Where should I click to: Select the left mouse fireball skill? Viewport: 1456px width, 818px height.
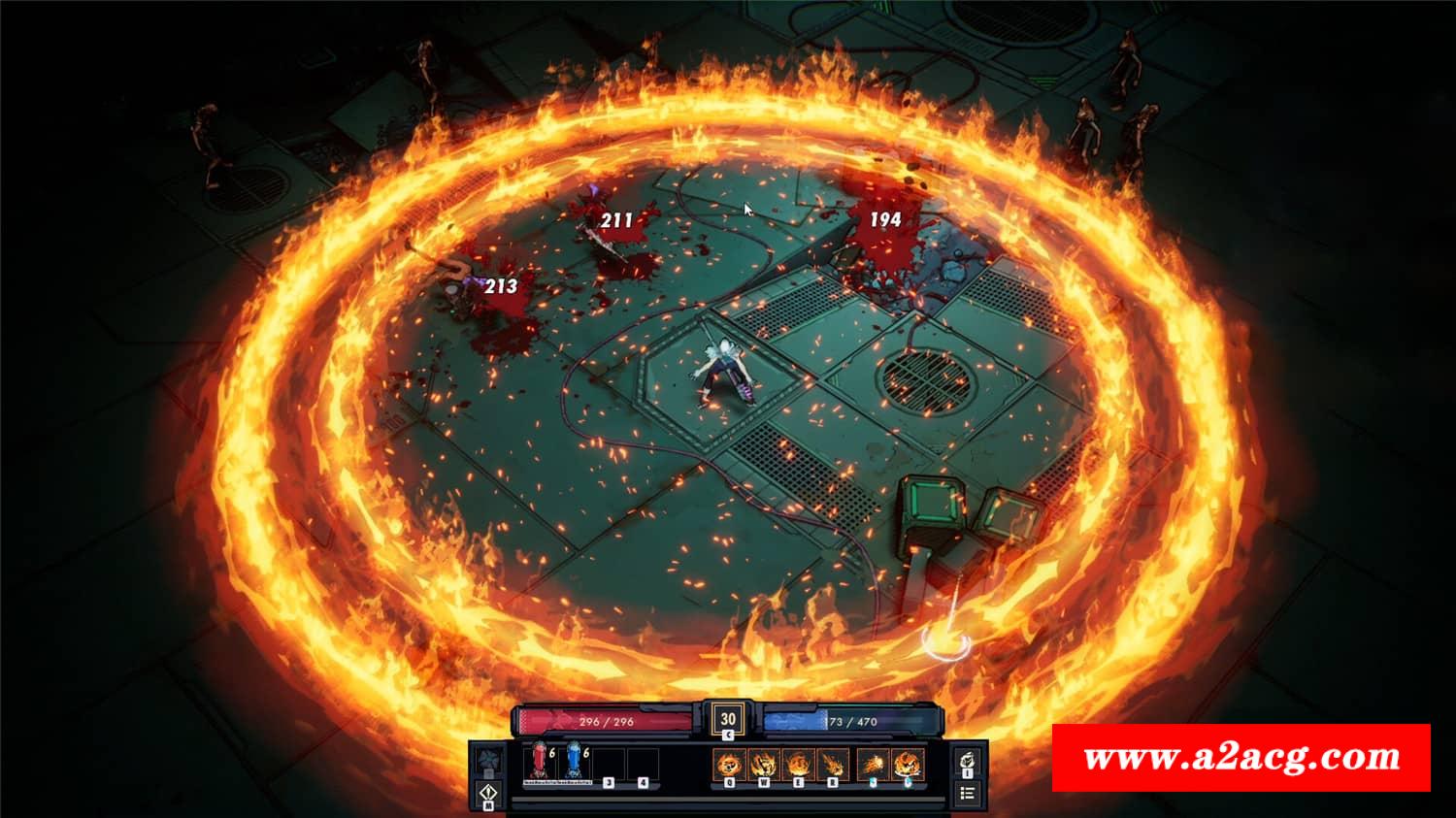coord(874,764)
